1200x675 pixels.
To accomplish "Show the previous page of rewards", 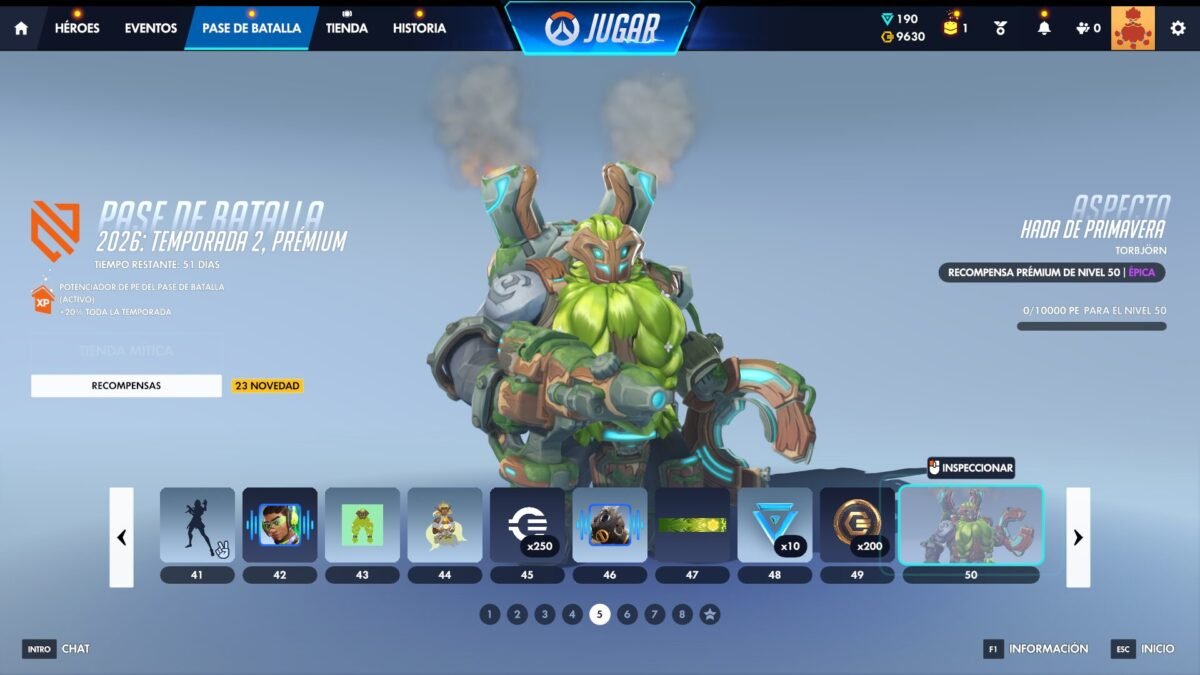I will click(121, 537).
